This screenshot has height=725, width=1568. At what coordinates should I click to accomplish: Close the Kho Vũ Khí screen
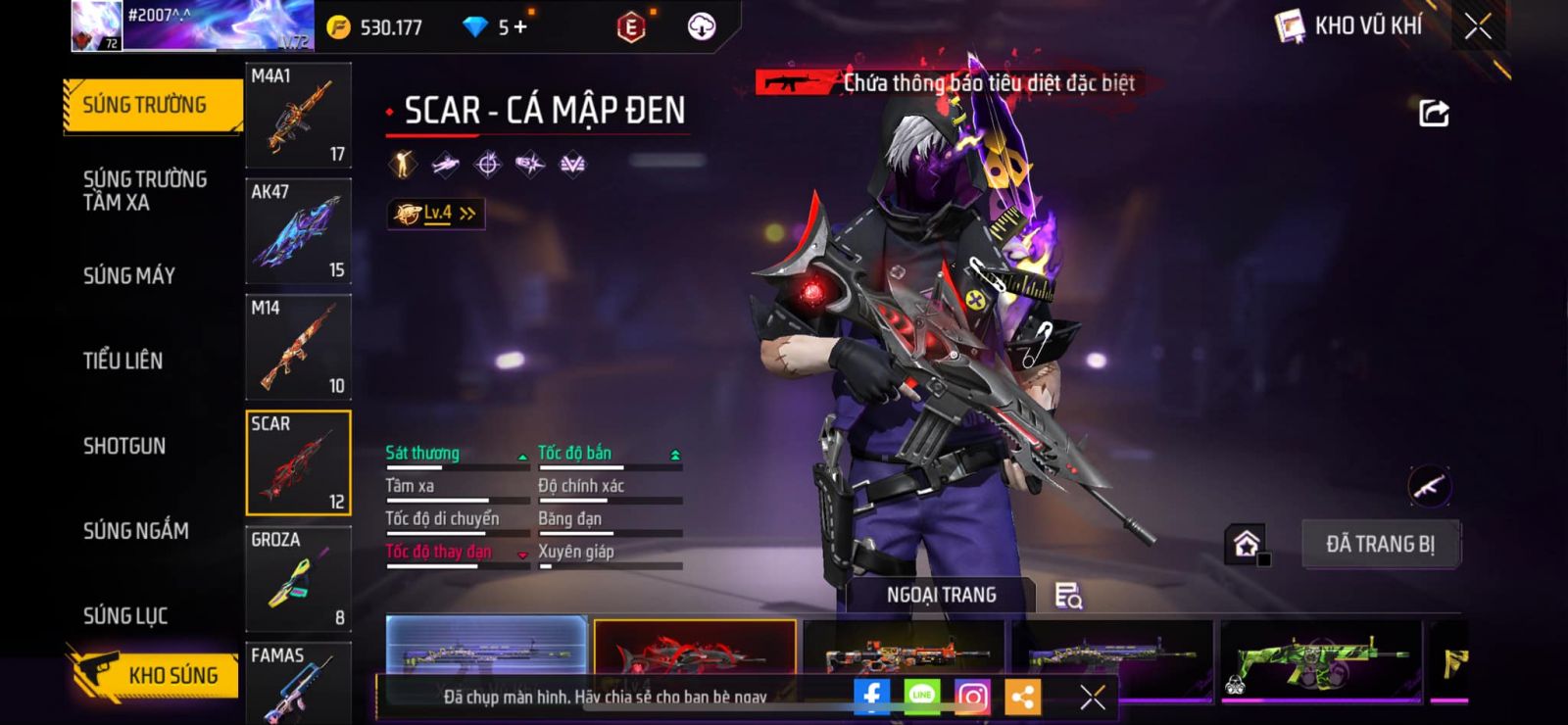pos(1478,26)
